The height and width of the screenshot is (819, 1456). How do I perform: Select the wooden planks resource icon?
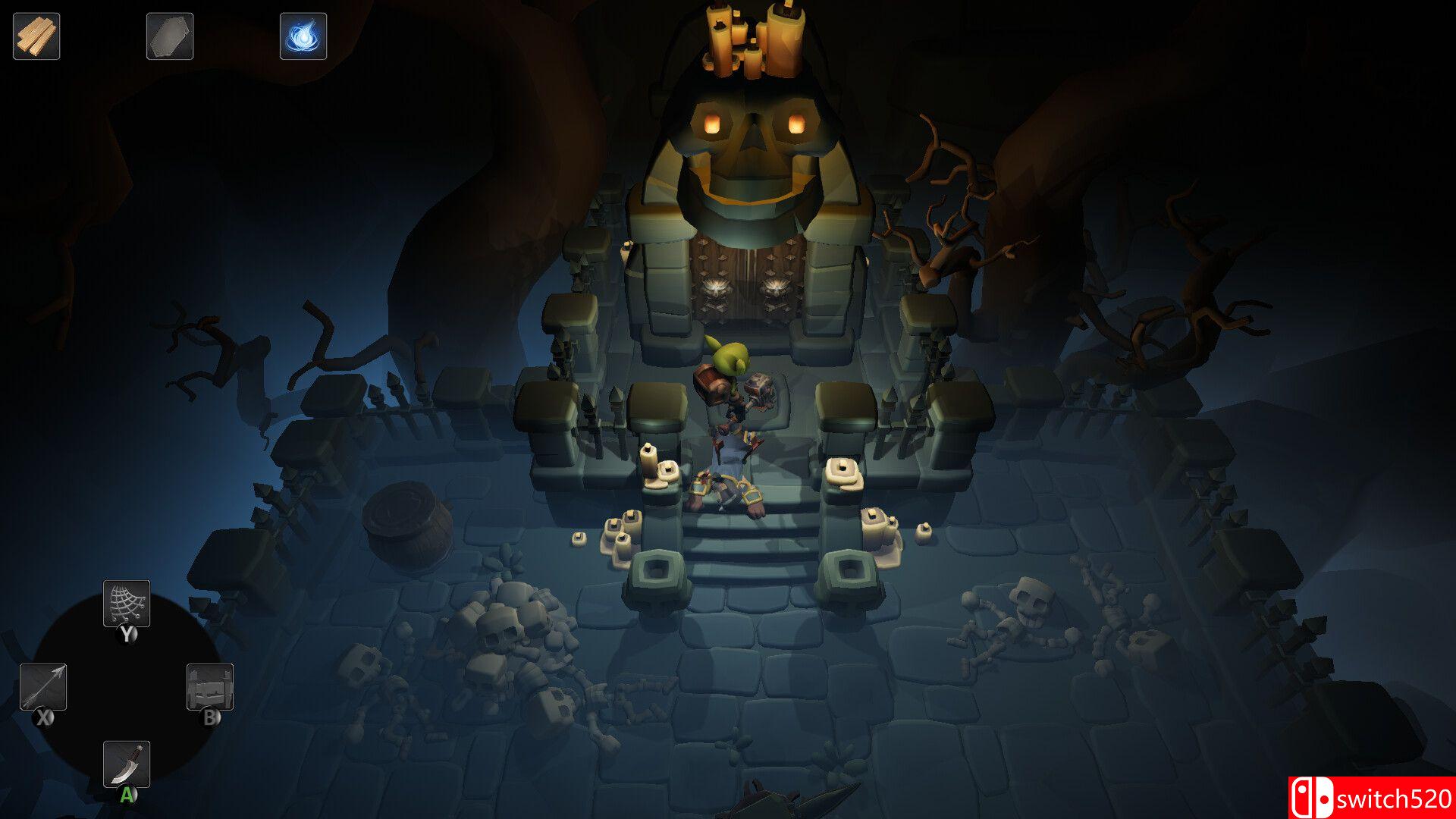tap(36, 36)
